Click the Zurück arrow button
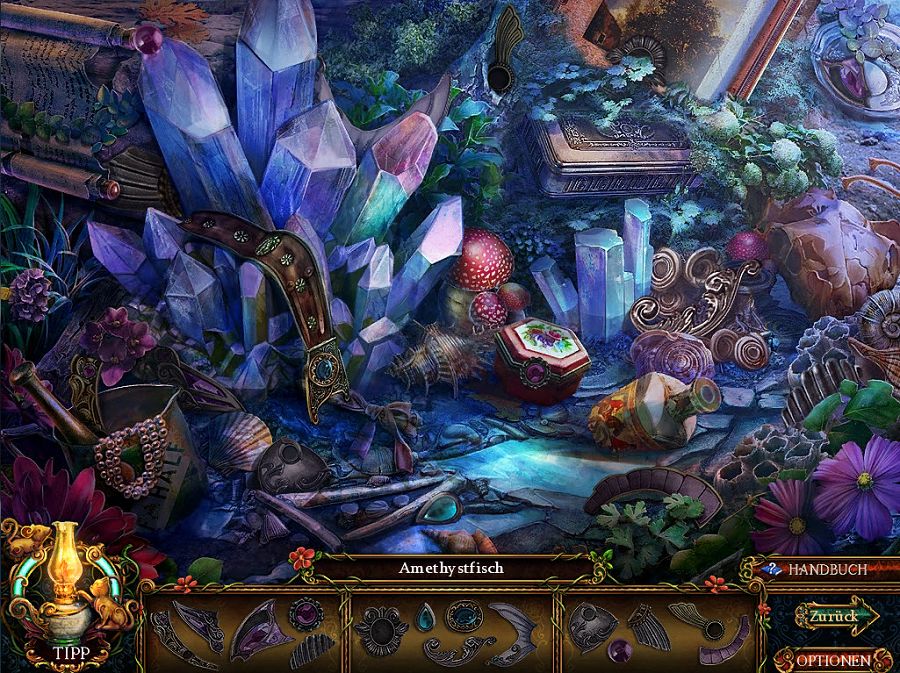This screenshot has width=900, height=673. pyautogui.click(x=836, y=617)
